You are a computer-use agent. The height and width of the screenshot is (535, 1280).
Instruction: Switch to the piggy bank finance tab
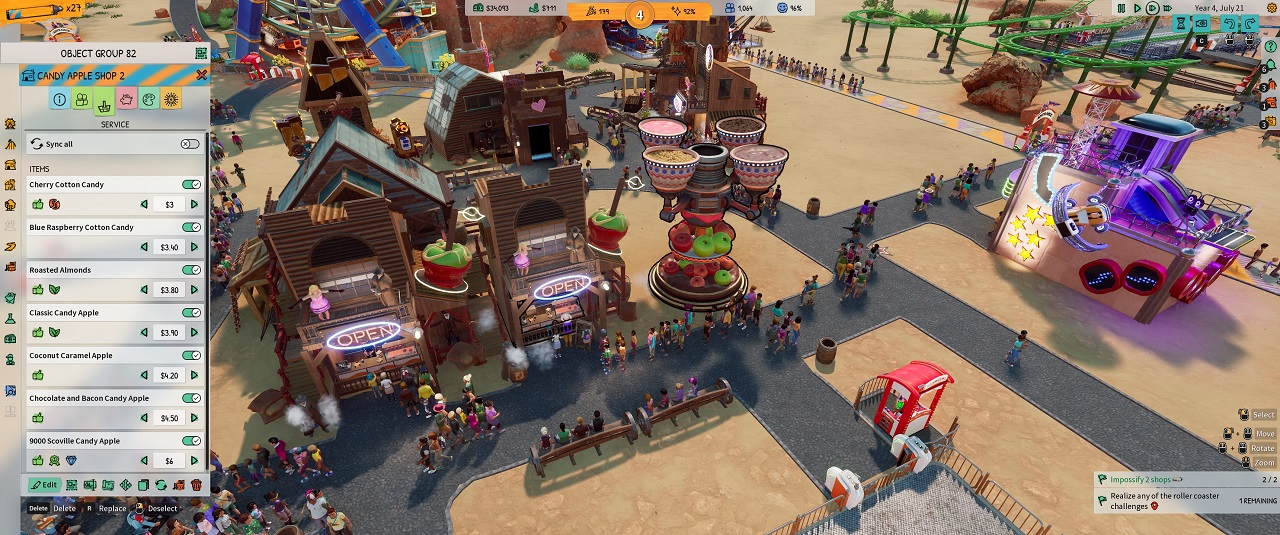pyautogui.click(x=127, y=100)
